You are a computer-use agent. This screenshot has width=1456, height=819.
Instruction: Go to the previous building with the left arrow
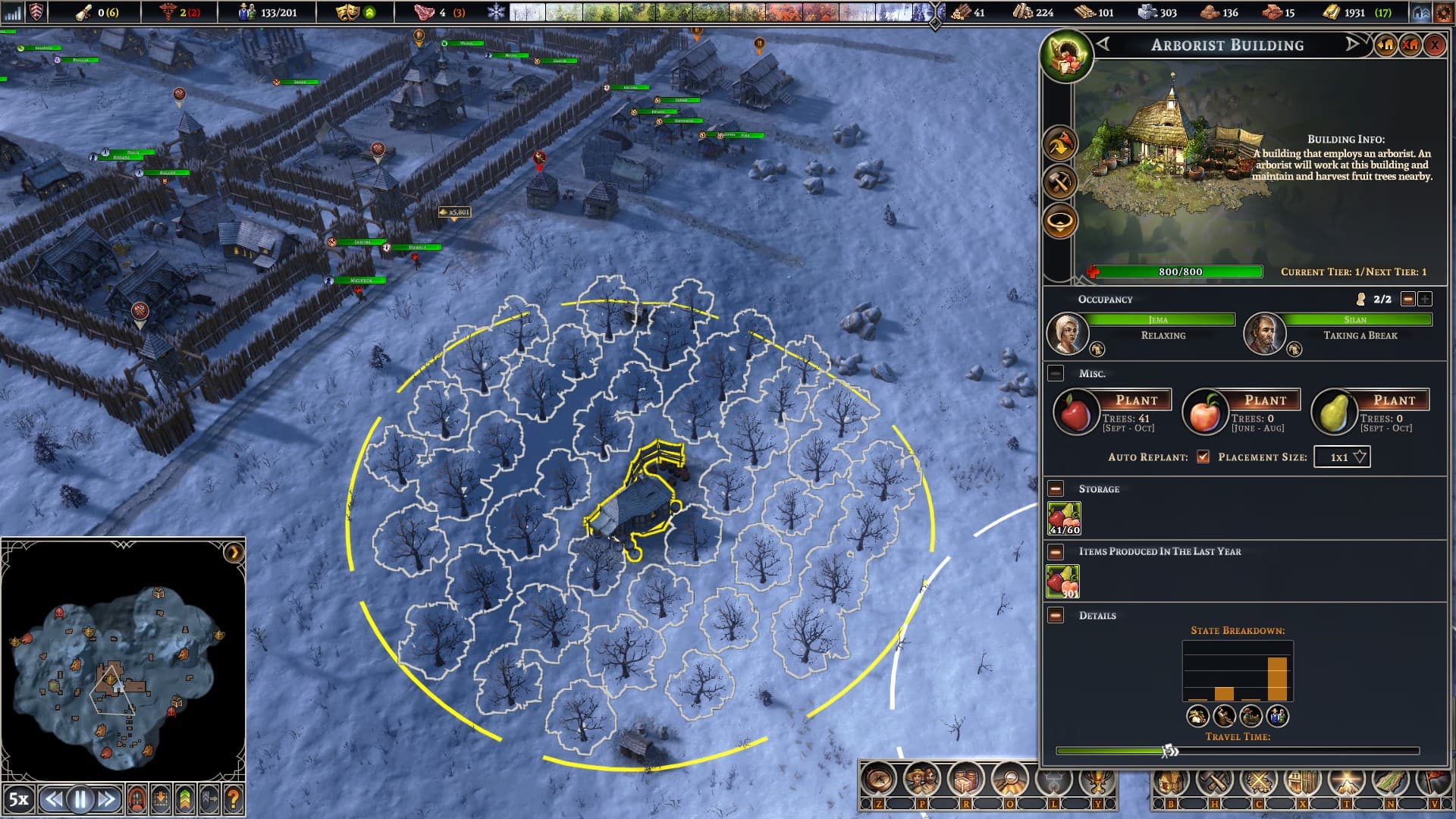[x=1103, y=45]
